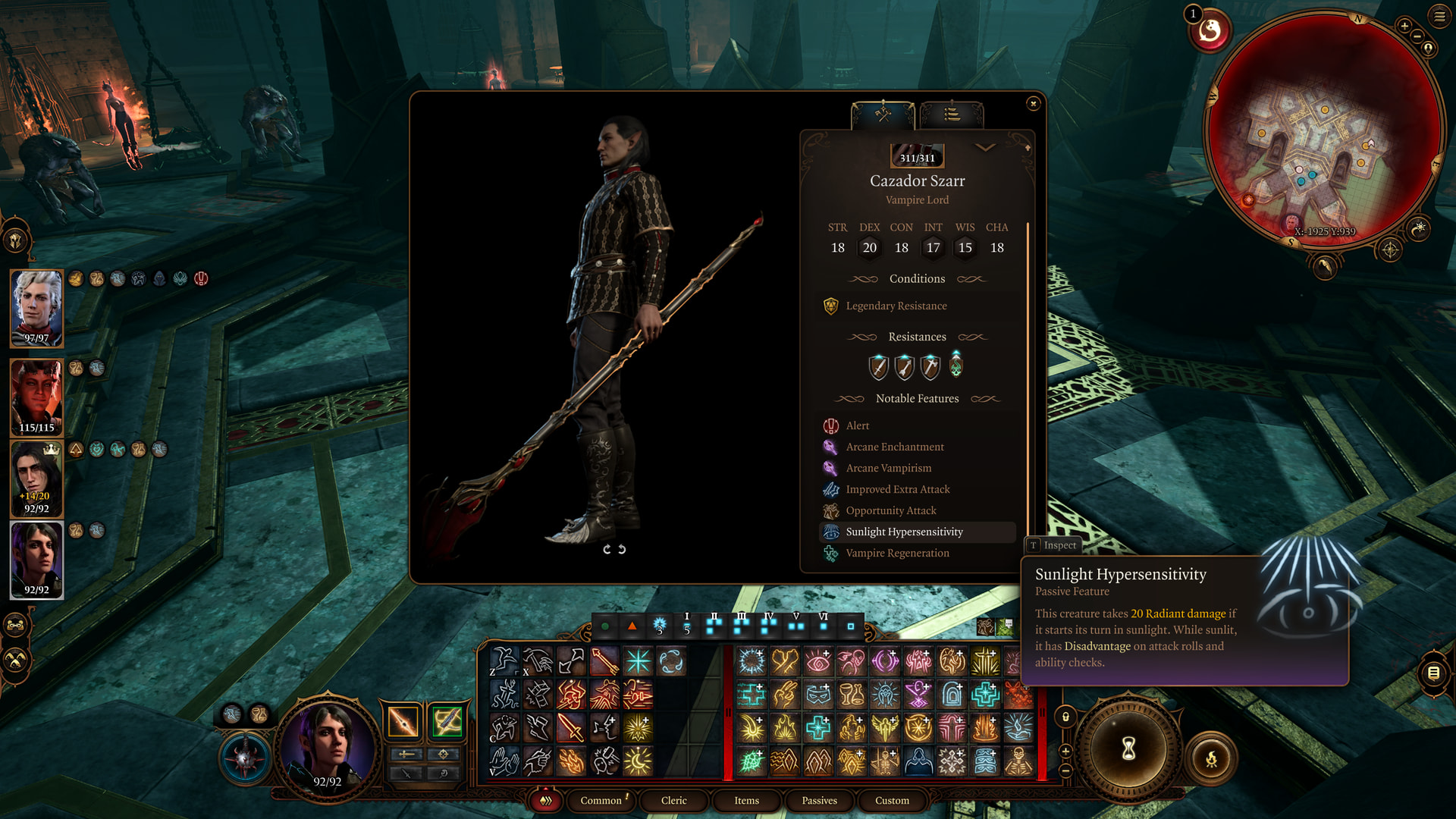Click the minimap
The height and width of the screenshot is (819, 1456).
pyautogui.click(x=1323, y=129)
